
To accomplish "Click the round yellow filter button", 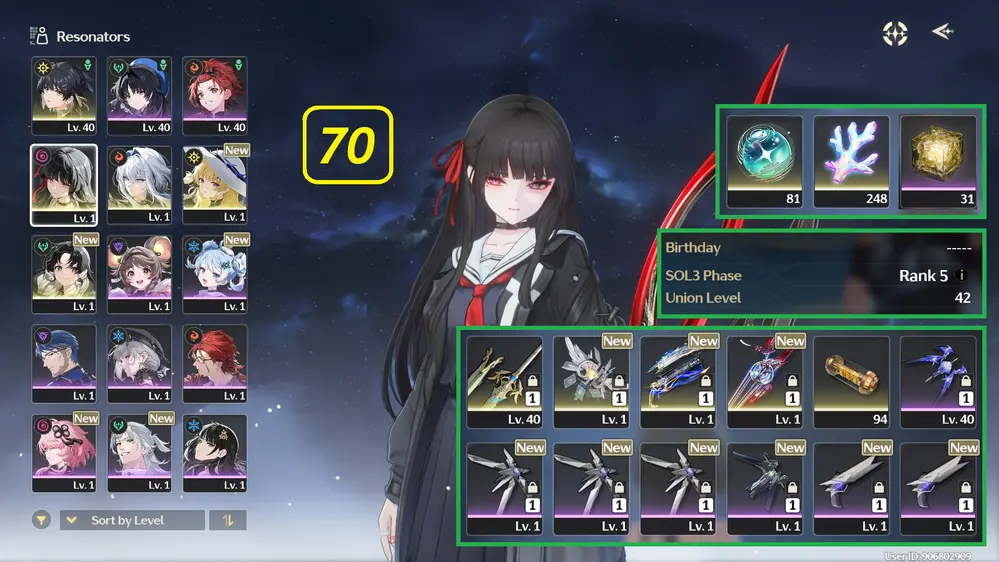I will pyautogui.click(x=42, y=520).
